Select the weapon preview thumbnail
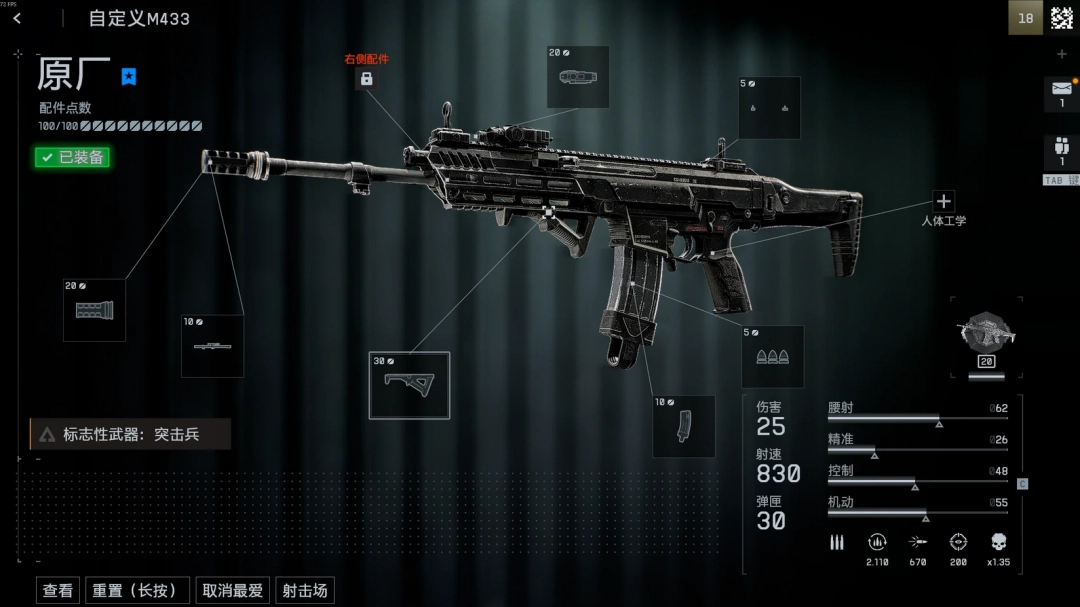The width and height of the screenshot is (1080, 607). click(986, 333)
